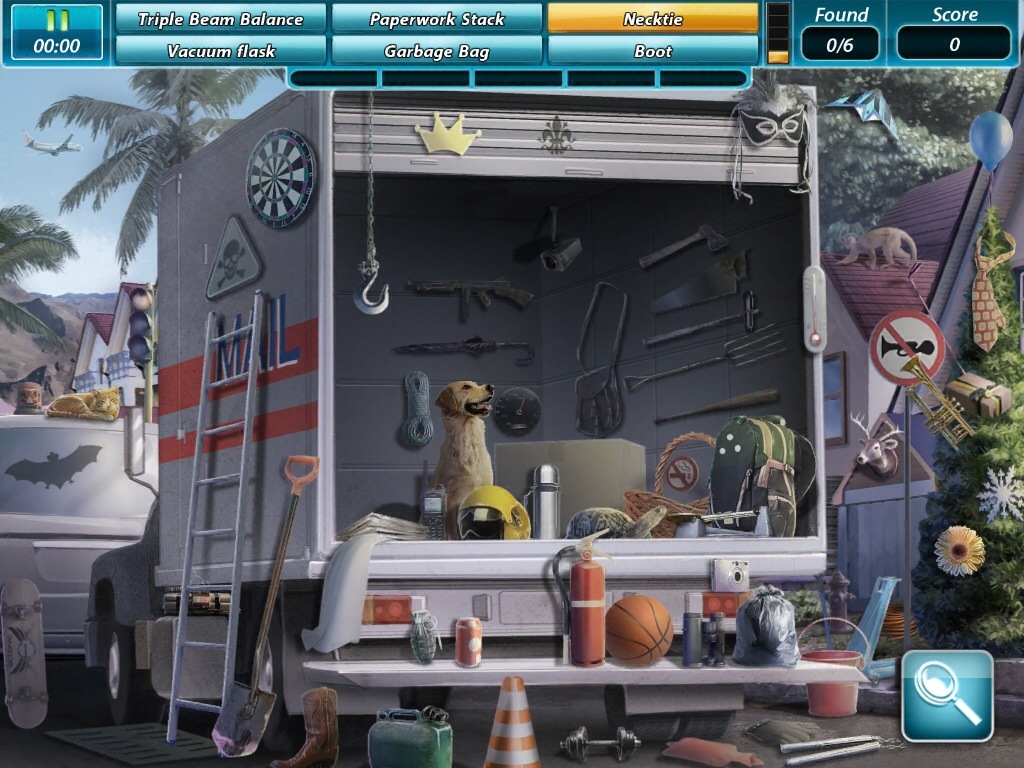Viewport: 1024px width, 768px height.
Task: Choose the Boot entry in the list
Action: tap(653, 51)
